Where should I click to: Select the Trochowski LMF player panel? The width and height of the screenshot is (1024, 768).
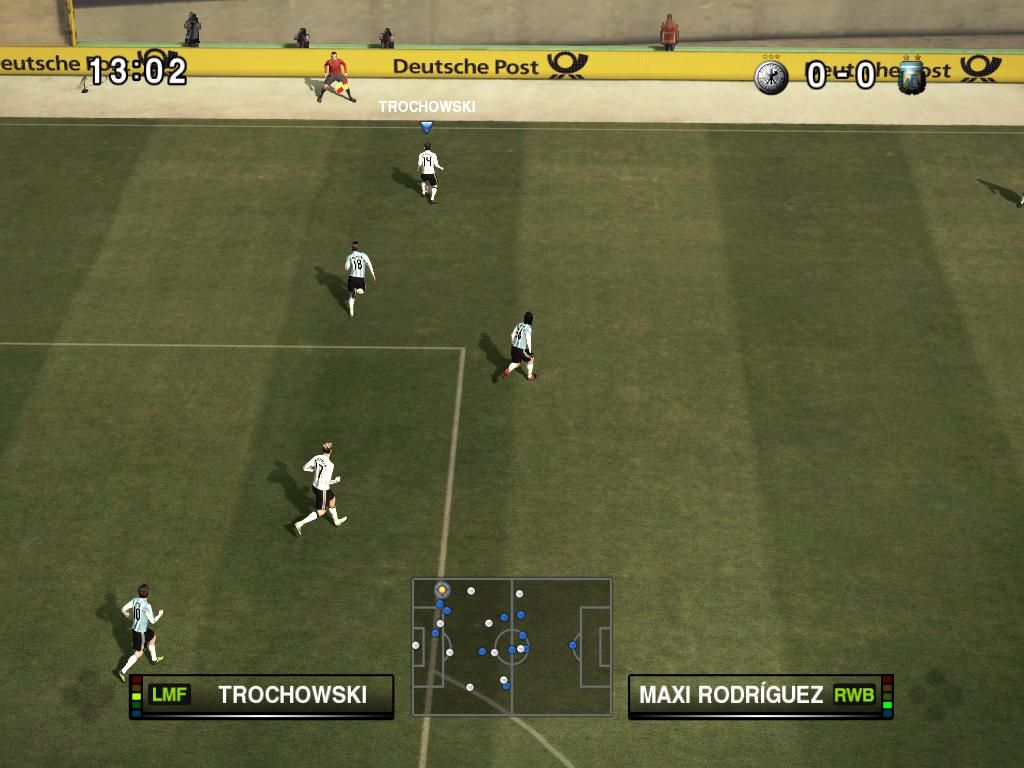point(262,695)
